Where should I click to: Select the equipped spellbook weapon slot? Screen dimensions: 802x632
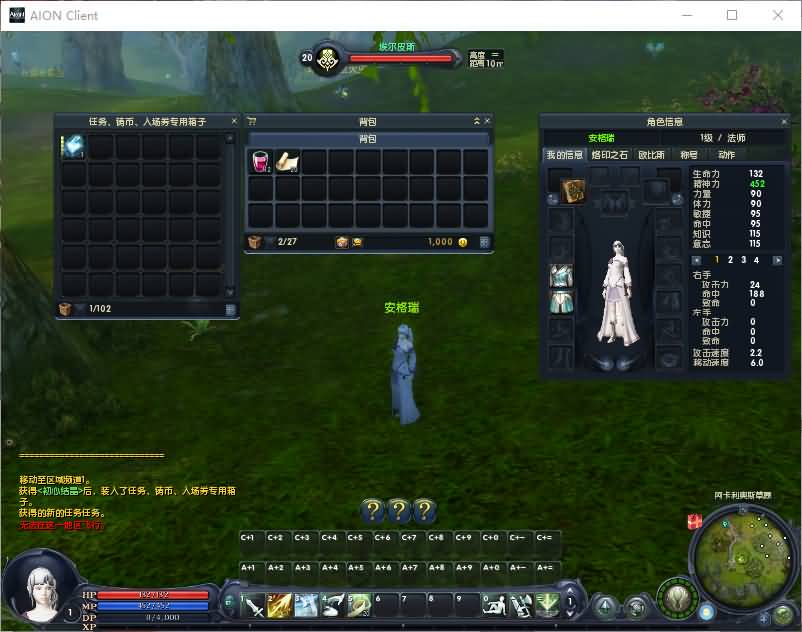pos(572,191)
